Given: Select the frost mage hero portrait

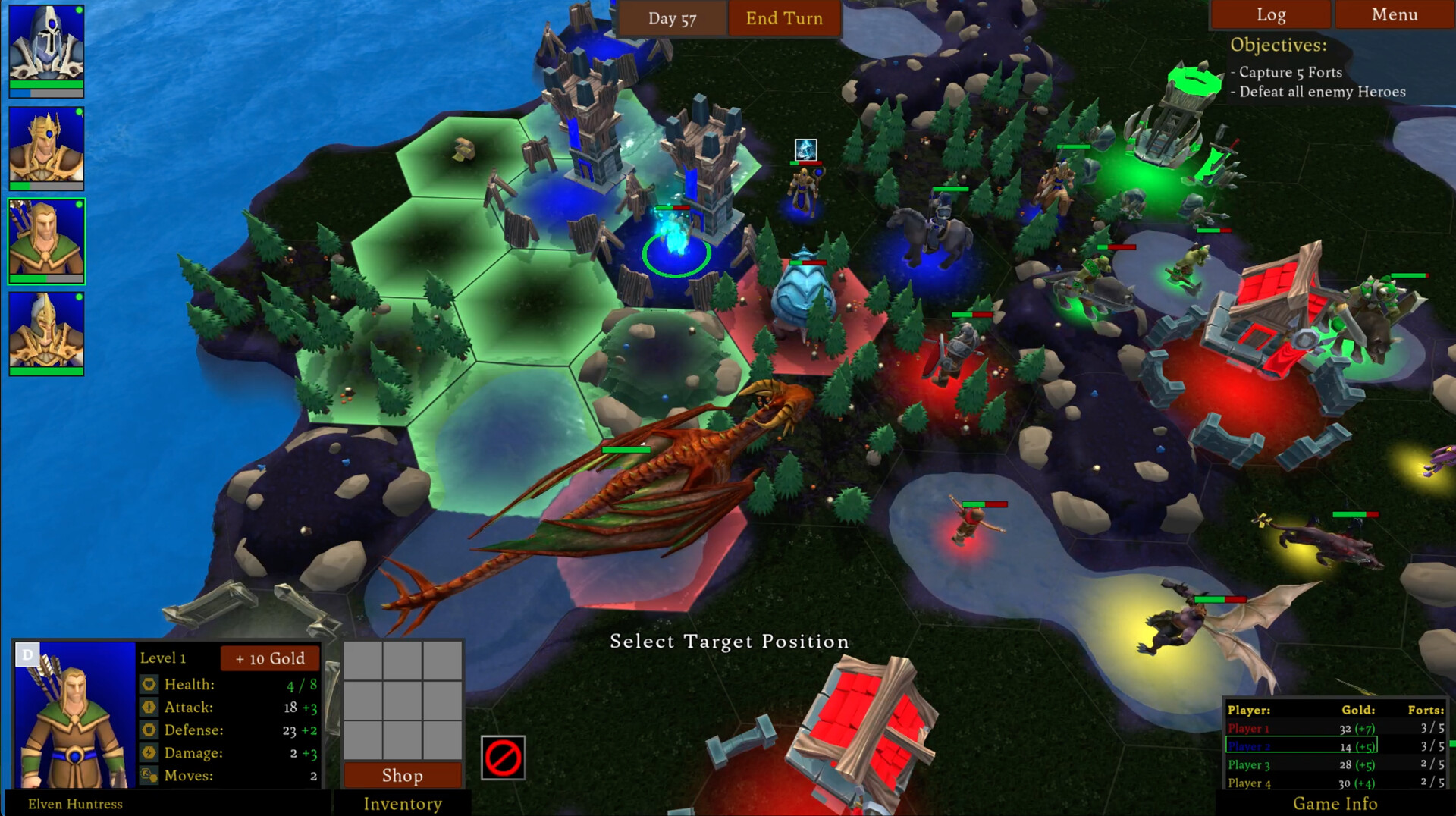Looking at the screenshot, I should click(x=45, y=48).
